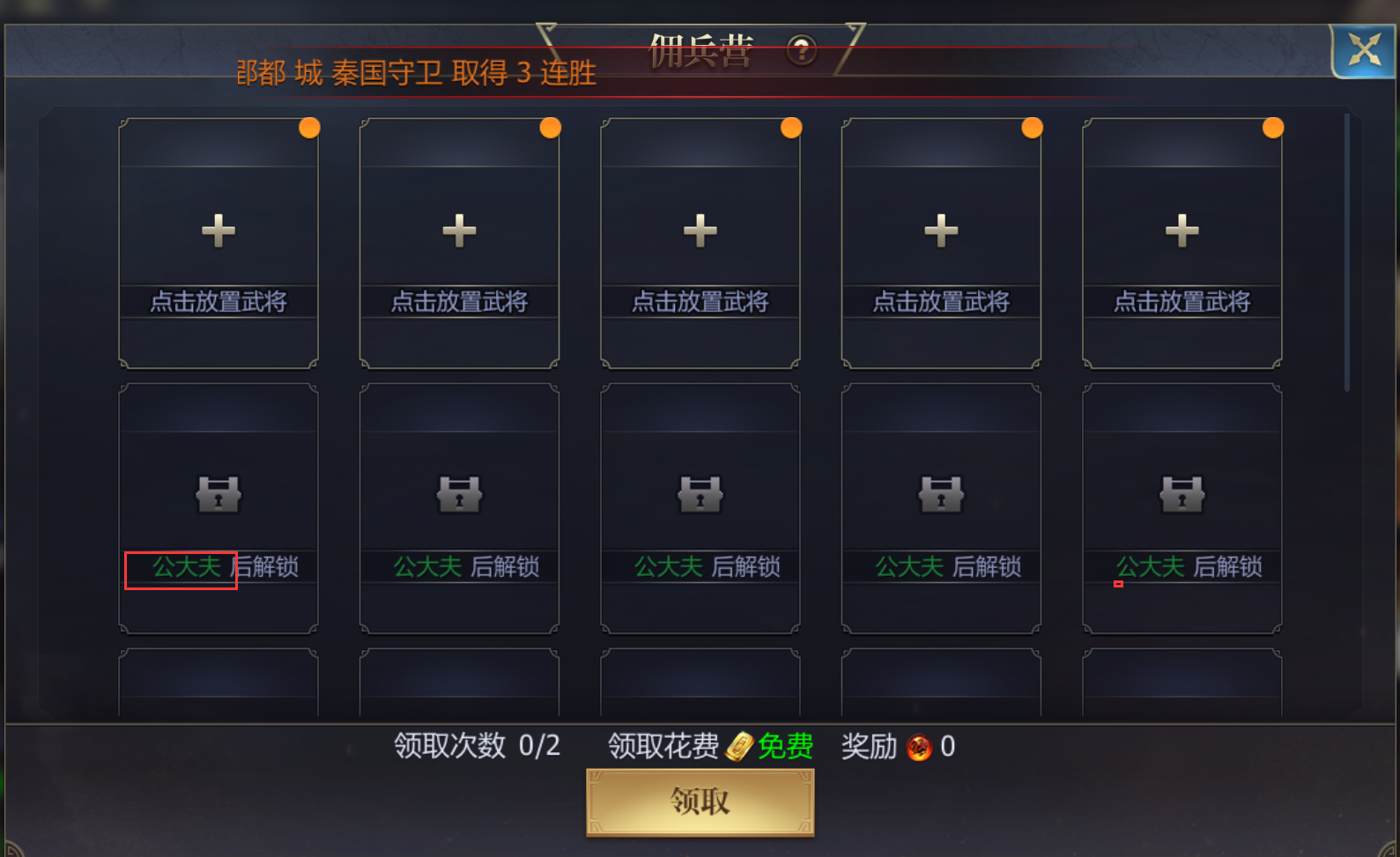Screen dimensions: 1400x857
Task: Click the plus icon on the middle card slot
Action: point(699,230)
